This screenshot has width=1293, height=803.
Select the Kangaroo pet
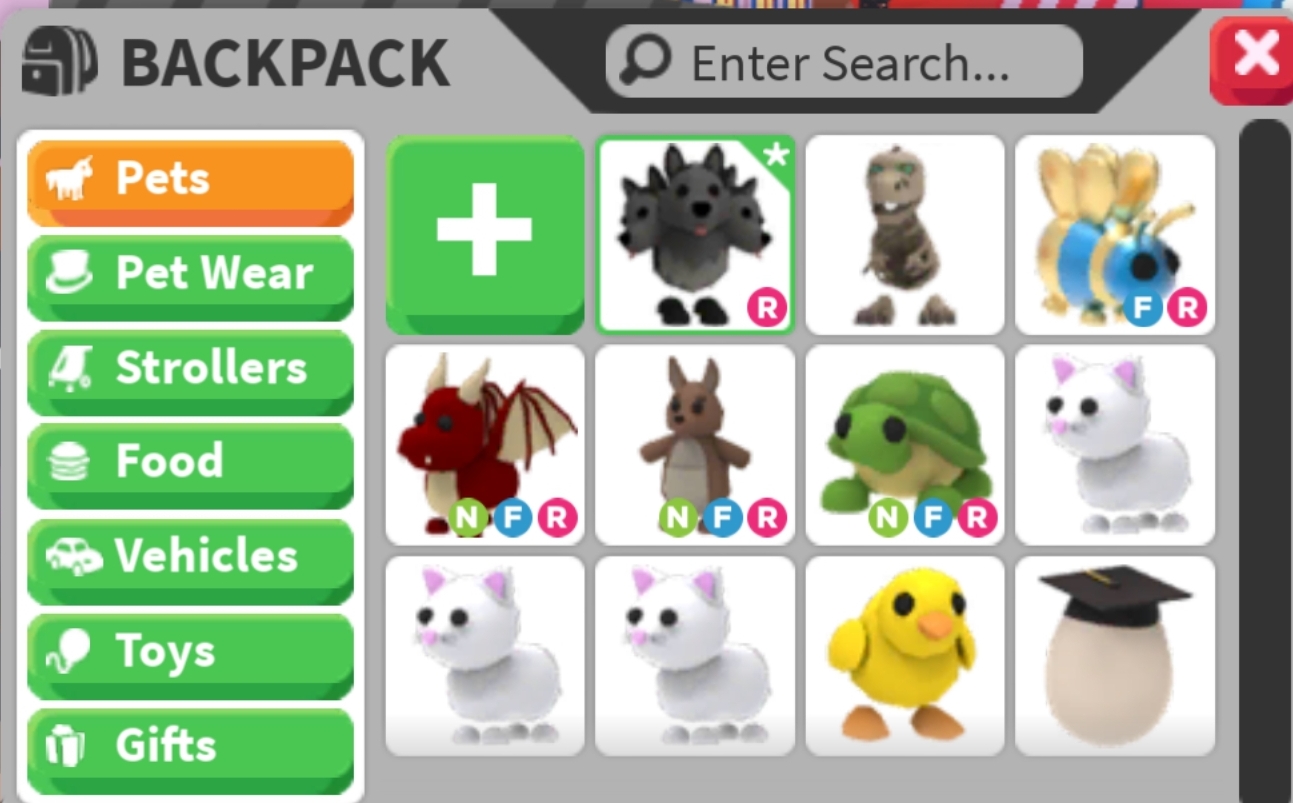pos(694,444)
